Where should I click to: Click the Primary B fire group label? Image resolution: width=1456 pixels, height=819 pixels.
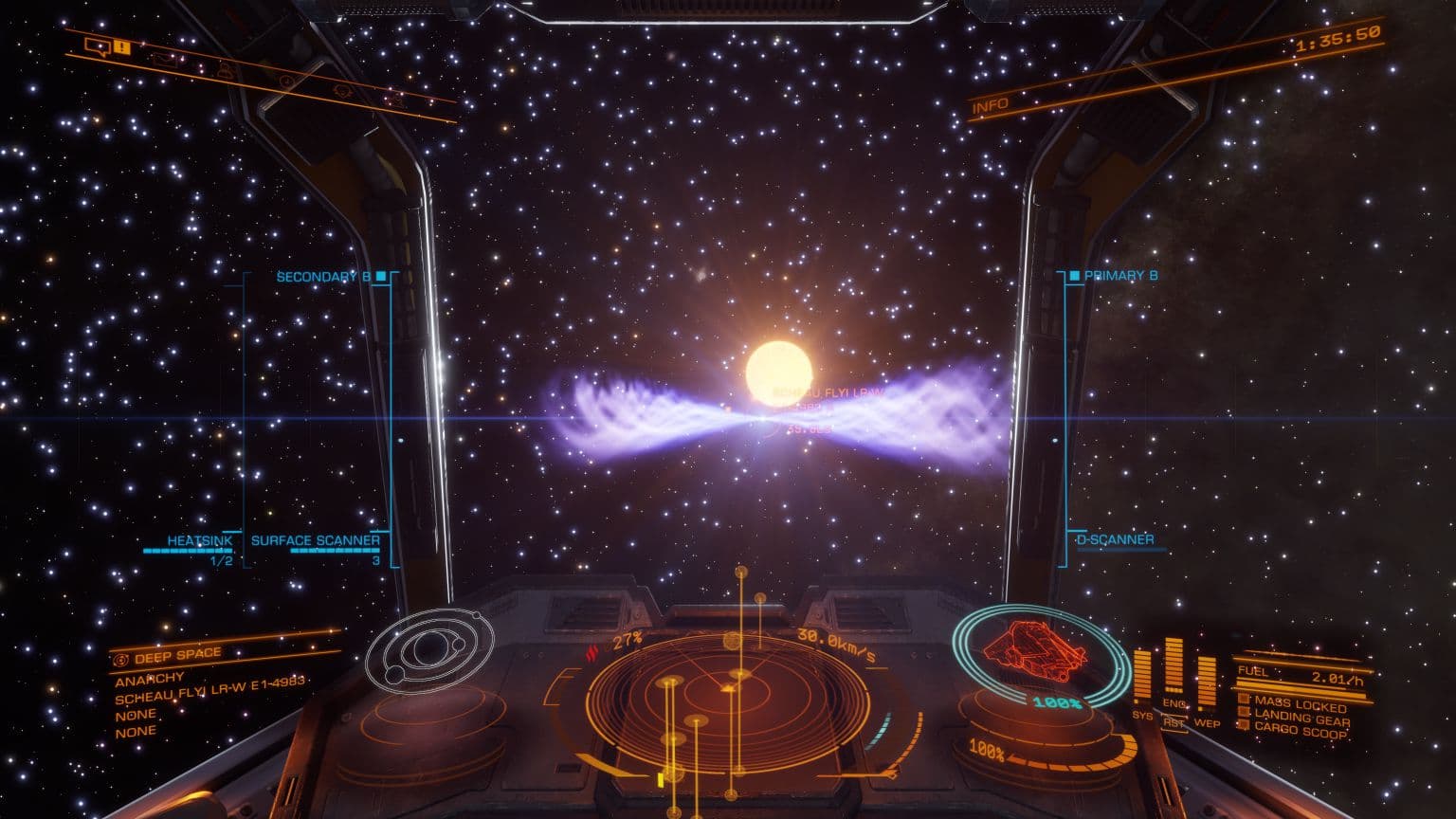1120,276
